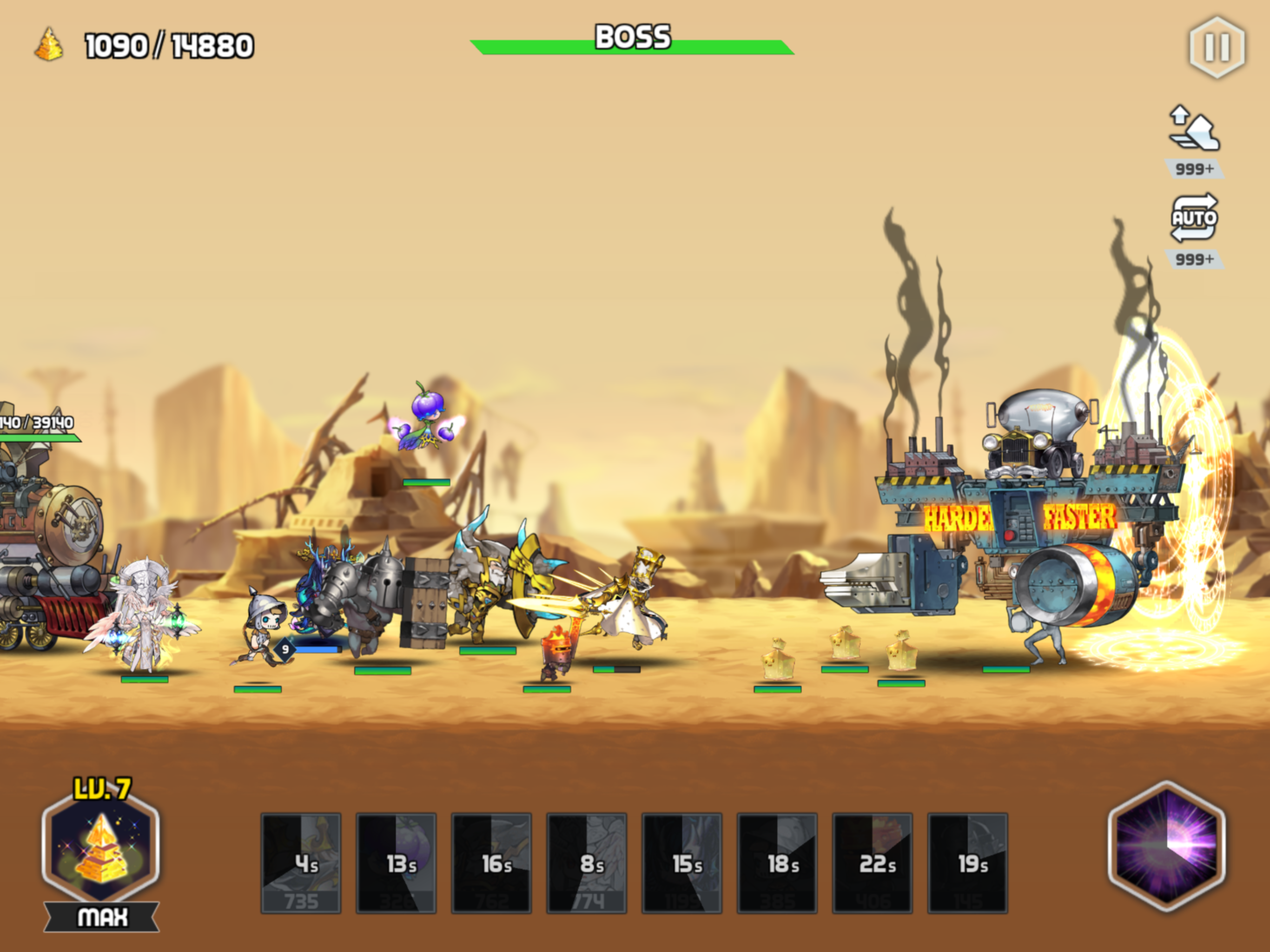Summon the white-winged angel unit card
The height and width of the screenshot is (952, 1270).
tap(587, 862)
